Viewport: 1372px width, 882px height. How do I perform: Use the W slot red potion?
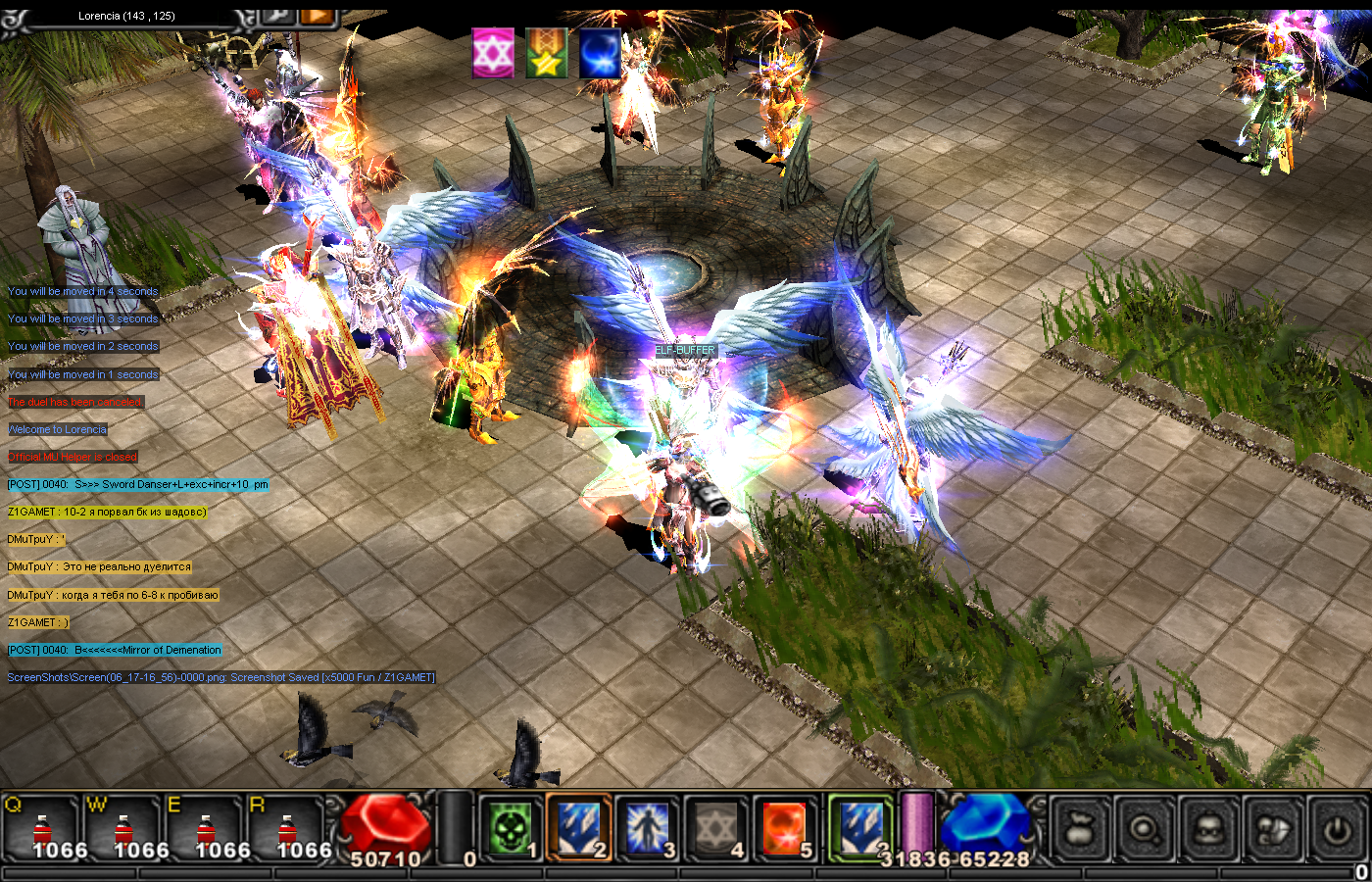pos(122,830)
